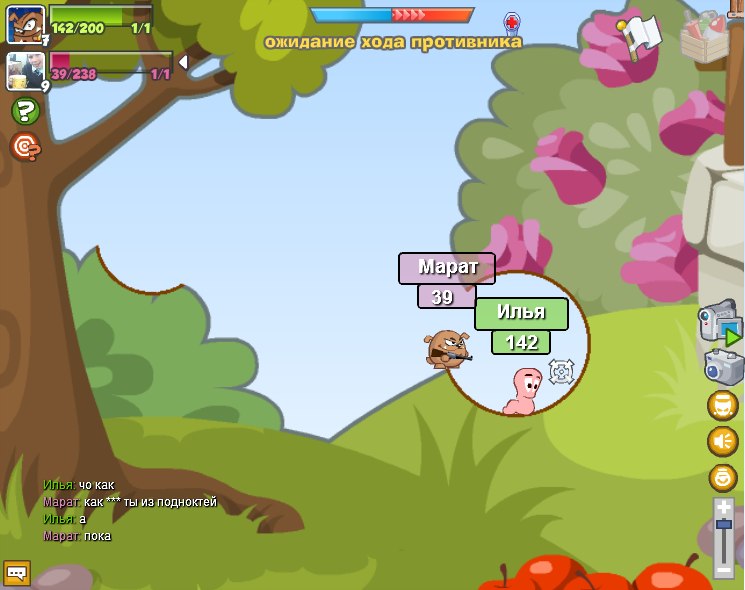Image resolution: width=745 pixels, height=590 pixels.
Task: Click the white flag surrender icon
Action: point(641,36)
